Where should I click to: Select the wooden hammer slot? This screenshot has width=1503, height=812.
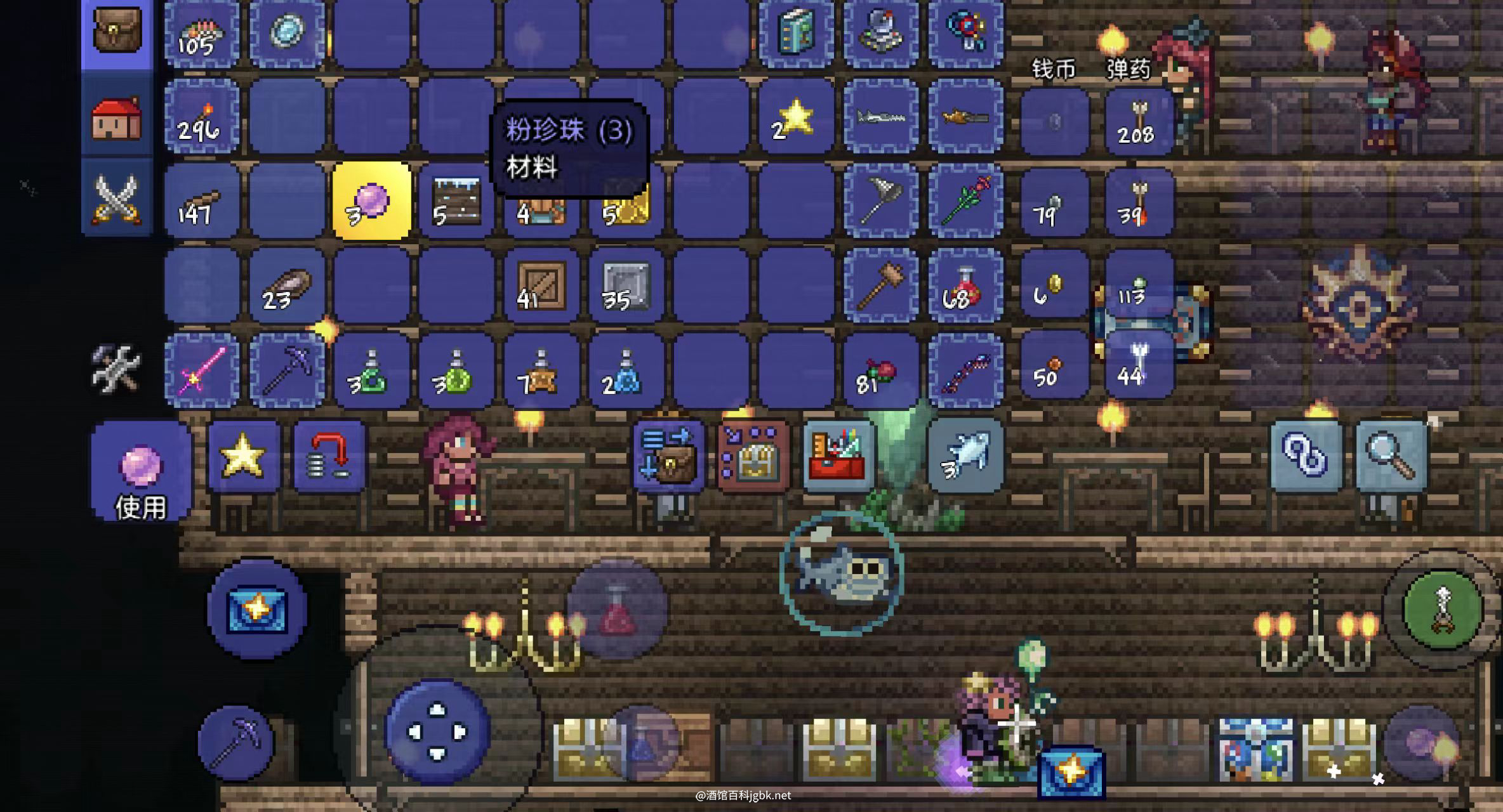click(880, 286)
